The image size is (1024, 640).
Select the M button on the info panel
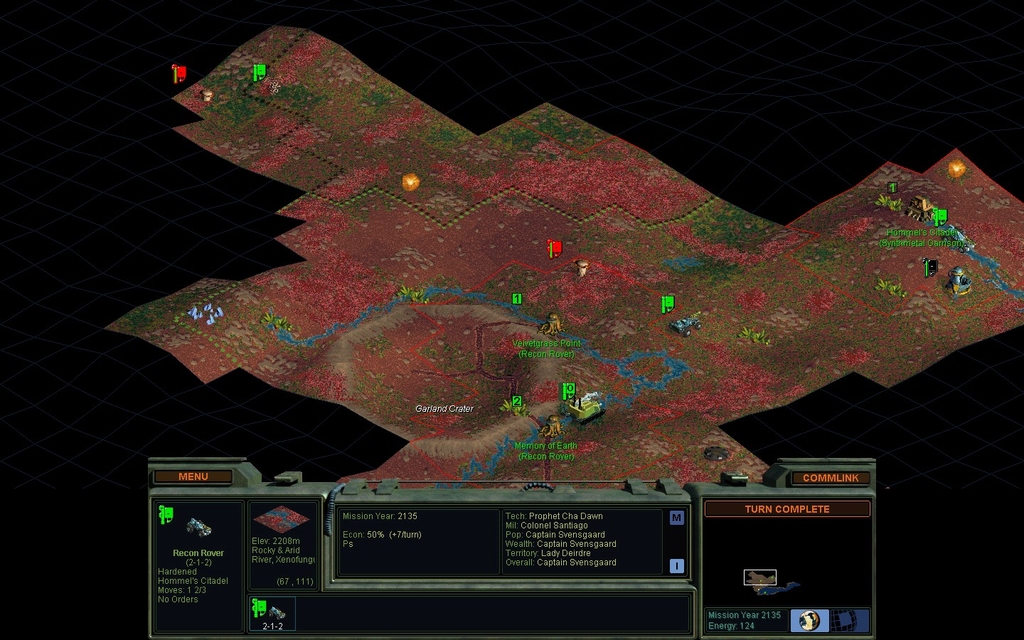(676, 518)
